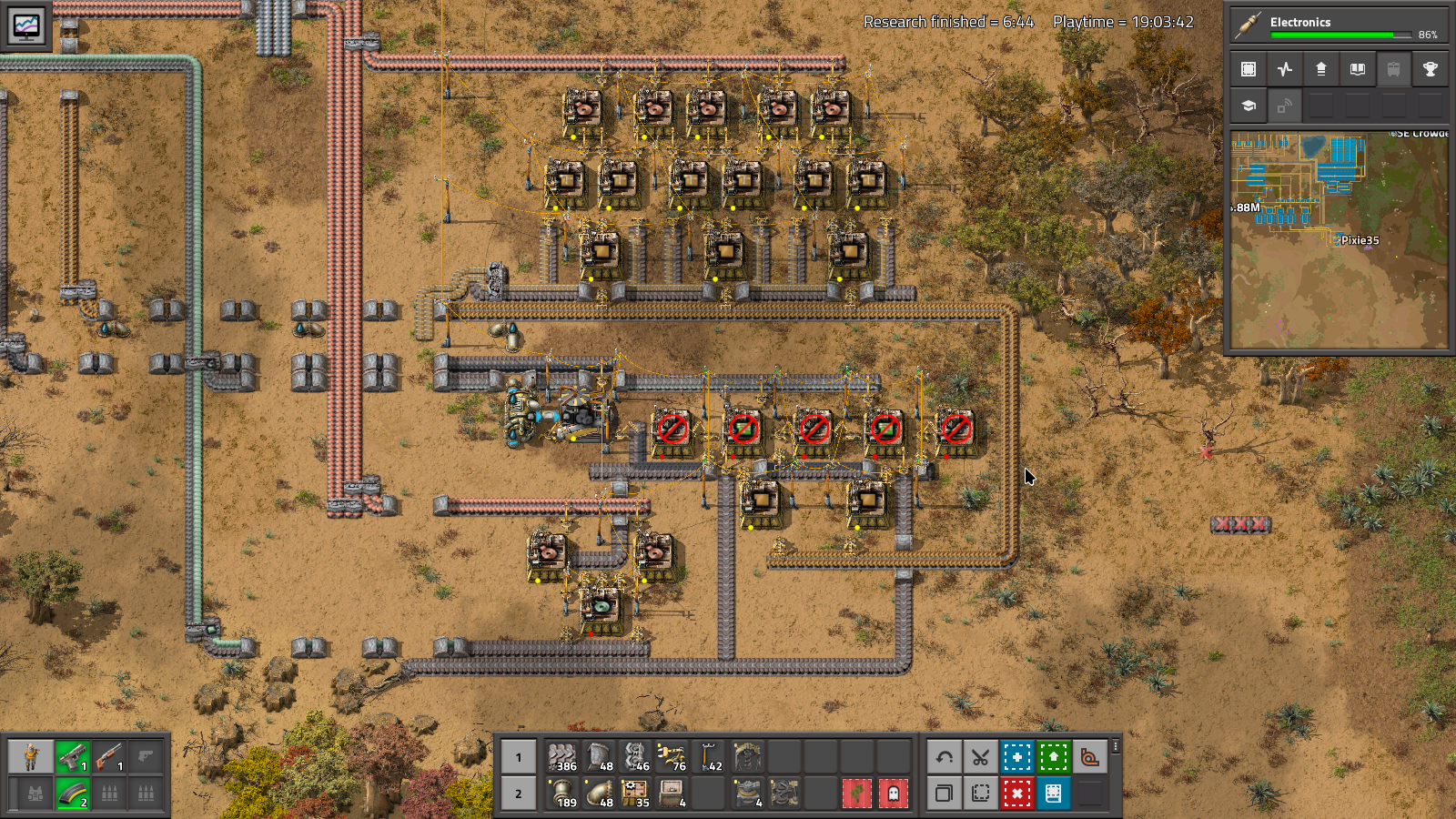Open the book-icon Factoriopedia button
This screenshot has width=1456, height=819.
1357,69
